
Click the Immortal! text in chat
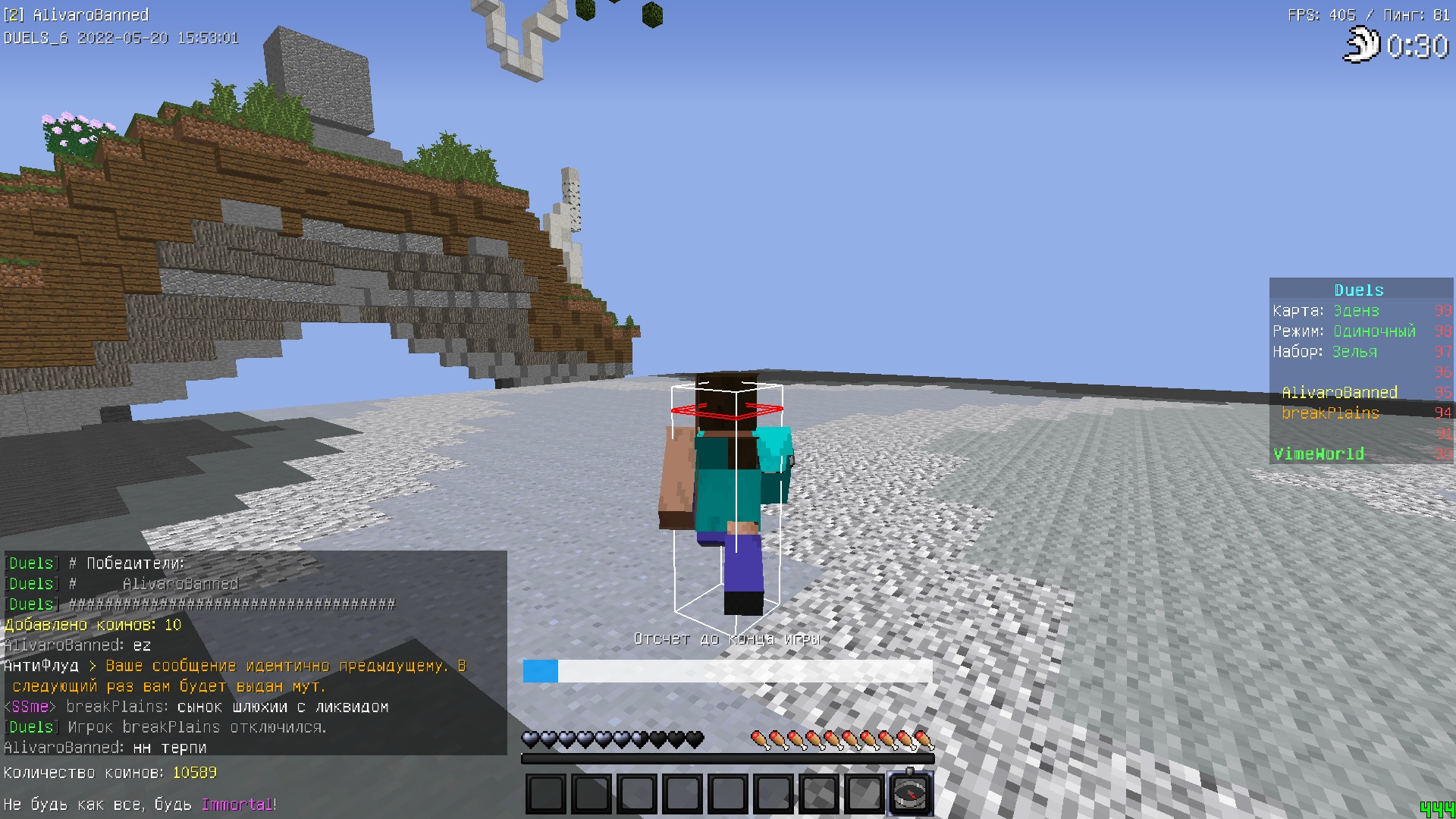(238, 805)
